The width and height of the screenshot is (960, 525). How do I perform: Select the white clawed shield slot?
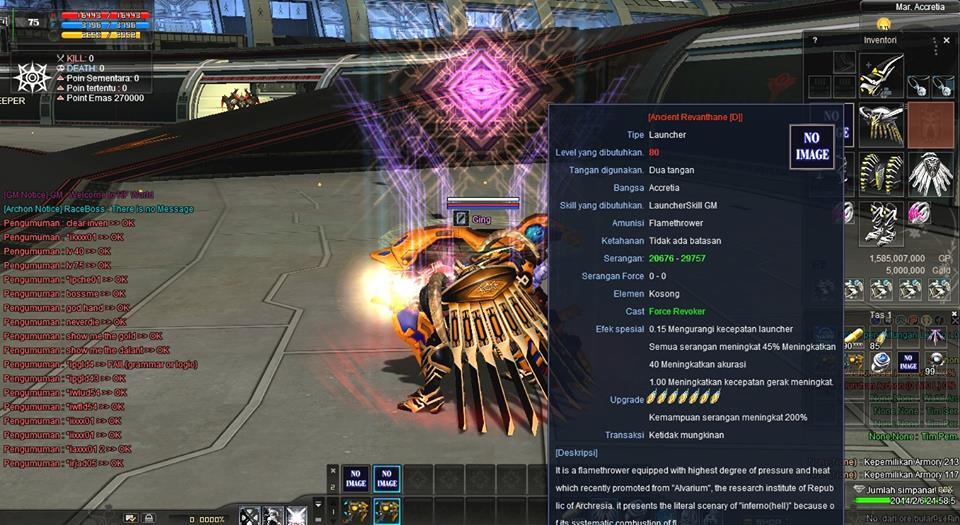pos(929,172)
